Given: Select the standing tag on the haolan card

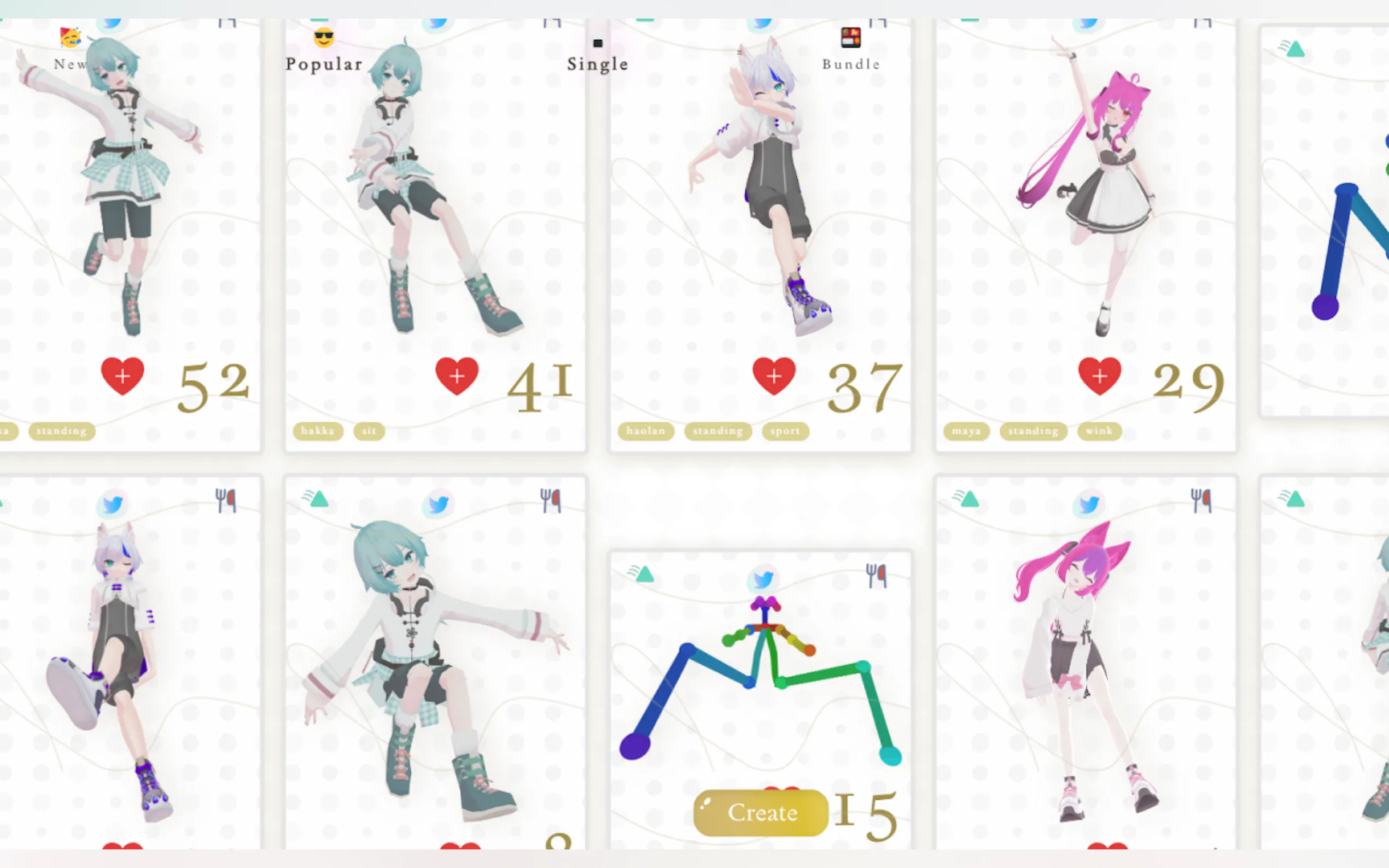Looking at the screenshot, I should tap(717, 431).
